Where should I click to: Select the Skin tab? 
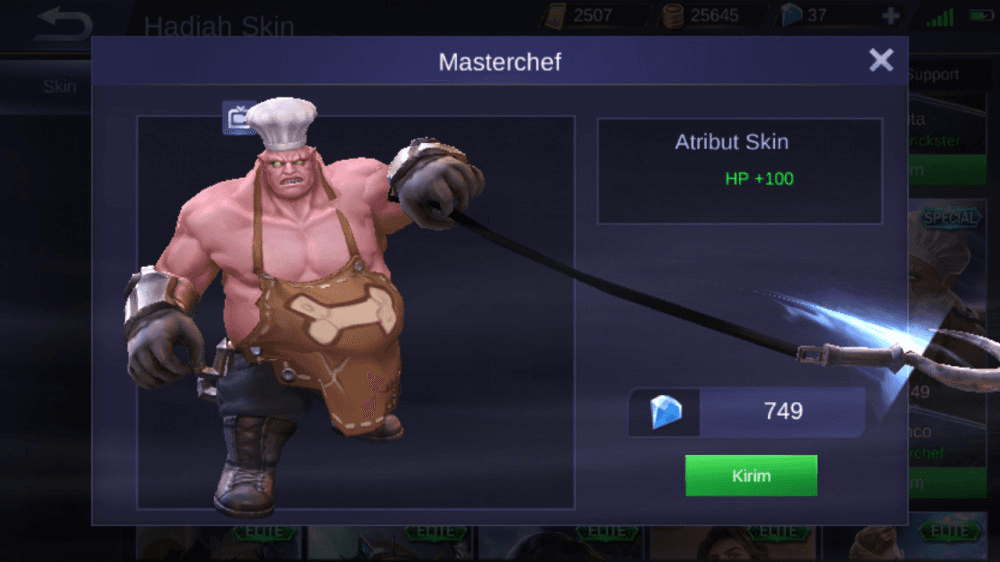[x=59, y=86]
